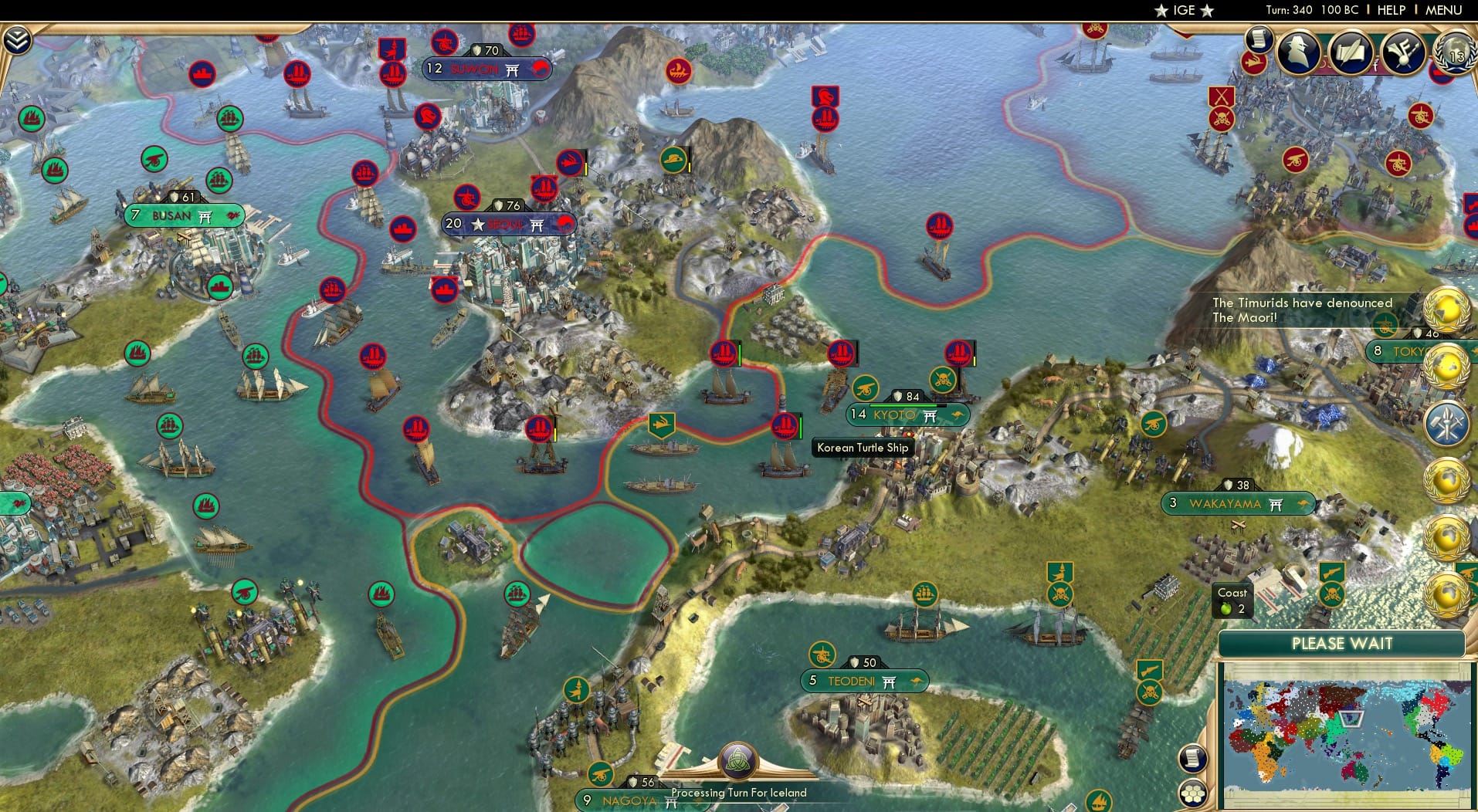Open the HELP screen
This screenshot has height=812, width=1478.
click(1390, 11)
